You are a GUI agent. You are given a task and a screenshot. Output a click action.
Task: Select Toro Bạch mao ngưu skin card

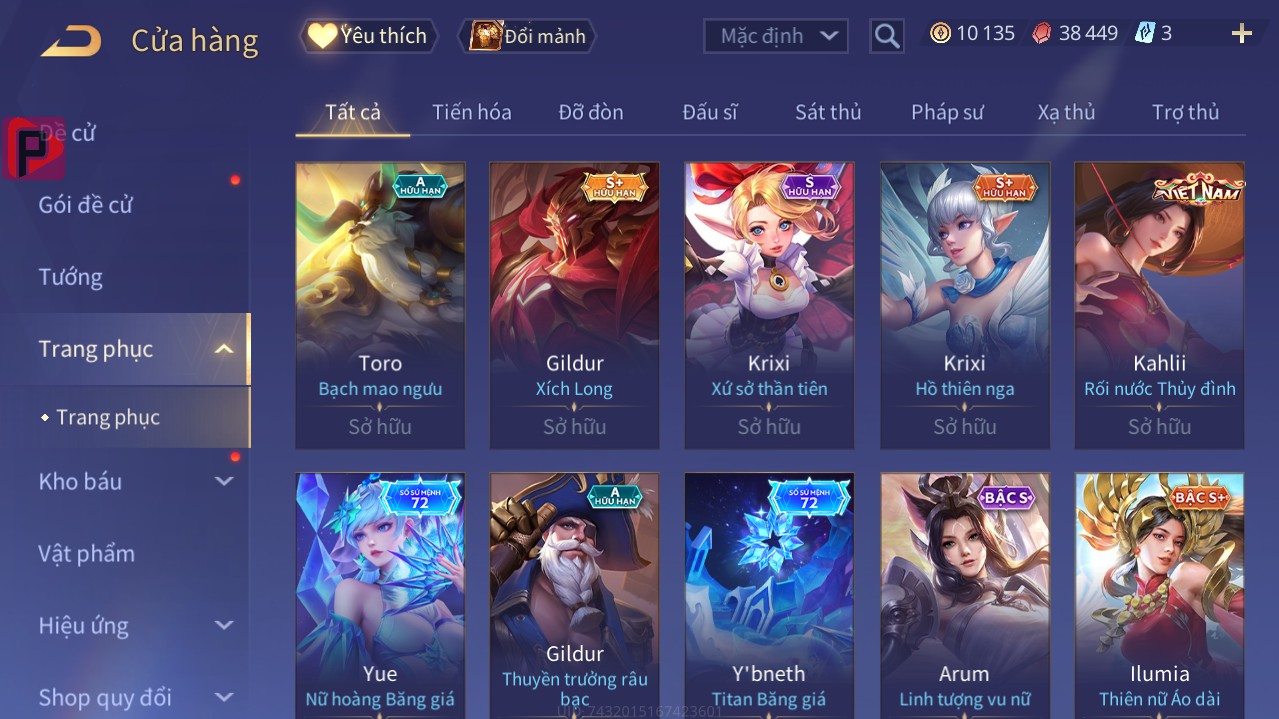[380, 305]
